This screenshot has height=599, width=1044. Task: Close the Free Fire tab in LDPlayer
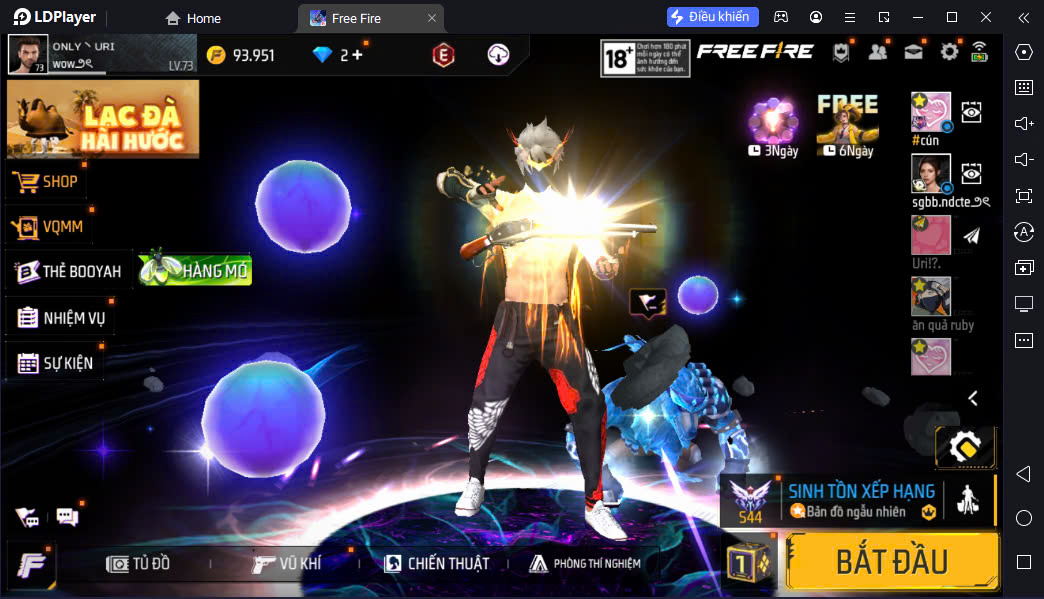click(x=431, y=18)
